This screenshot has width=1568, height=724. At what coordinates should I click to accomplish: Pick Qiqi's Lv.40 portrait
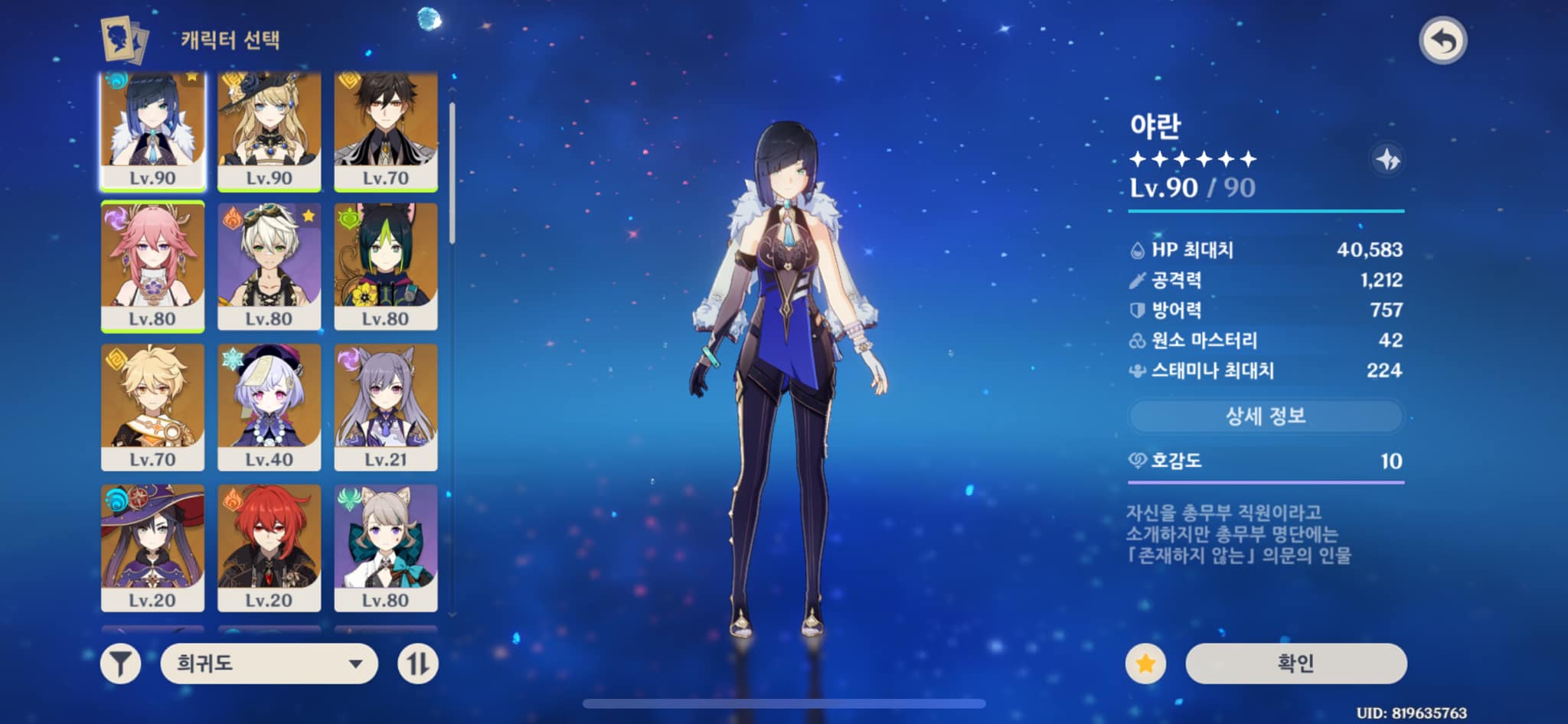(269, 406)
